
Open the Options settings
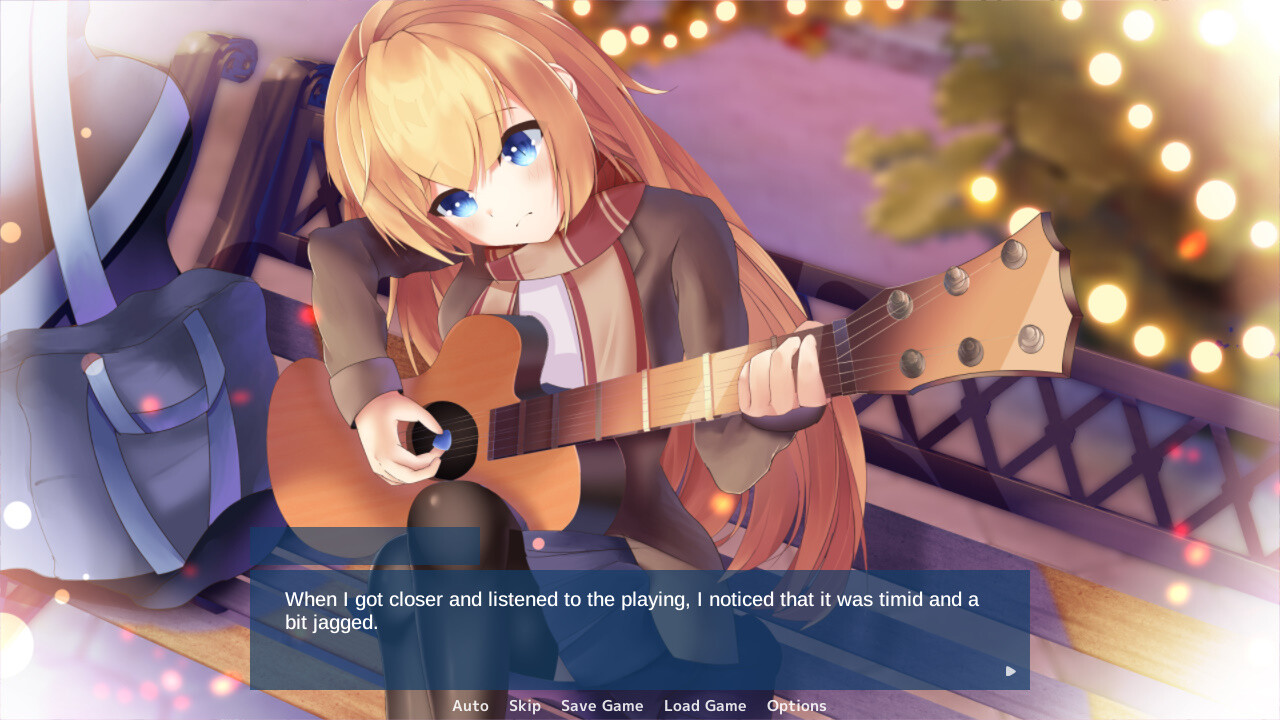pos(796,705)
